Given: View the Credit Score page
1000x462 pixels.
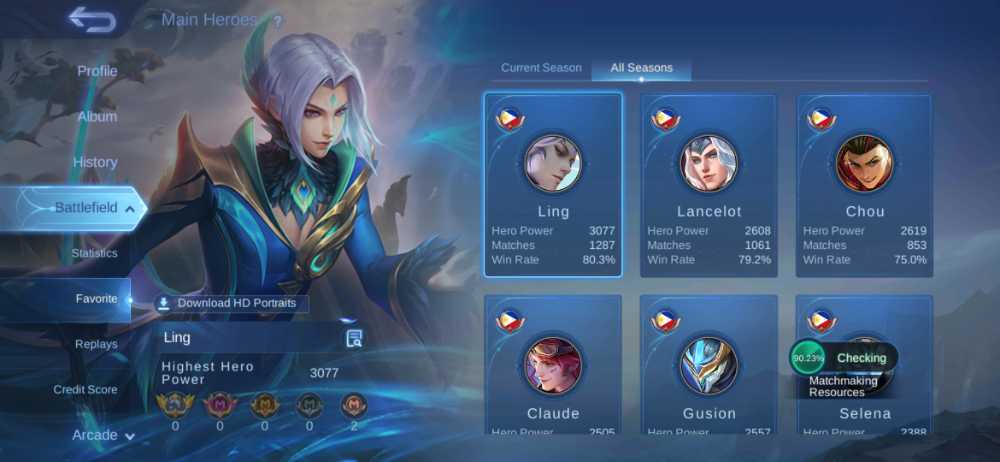Looking at the screenshot, I should tap(85, 389).
